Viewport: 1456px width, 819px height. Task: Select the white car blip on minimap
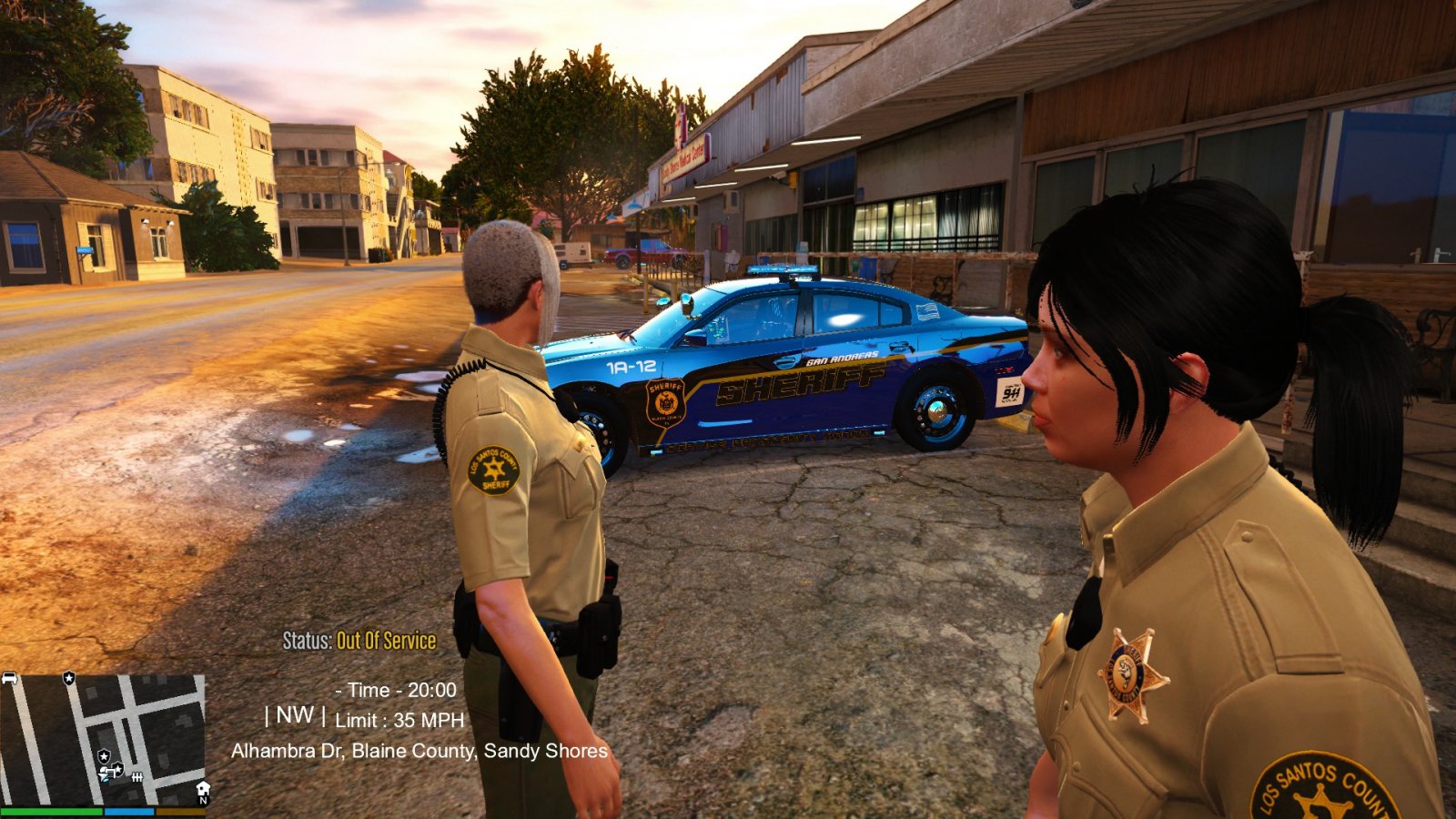10,679
